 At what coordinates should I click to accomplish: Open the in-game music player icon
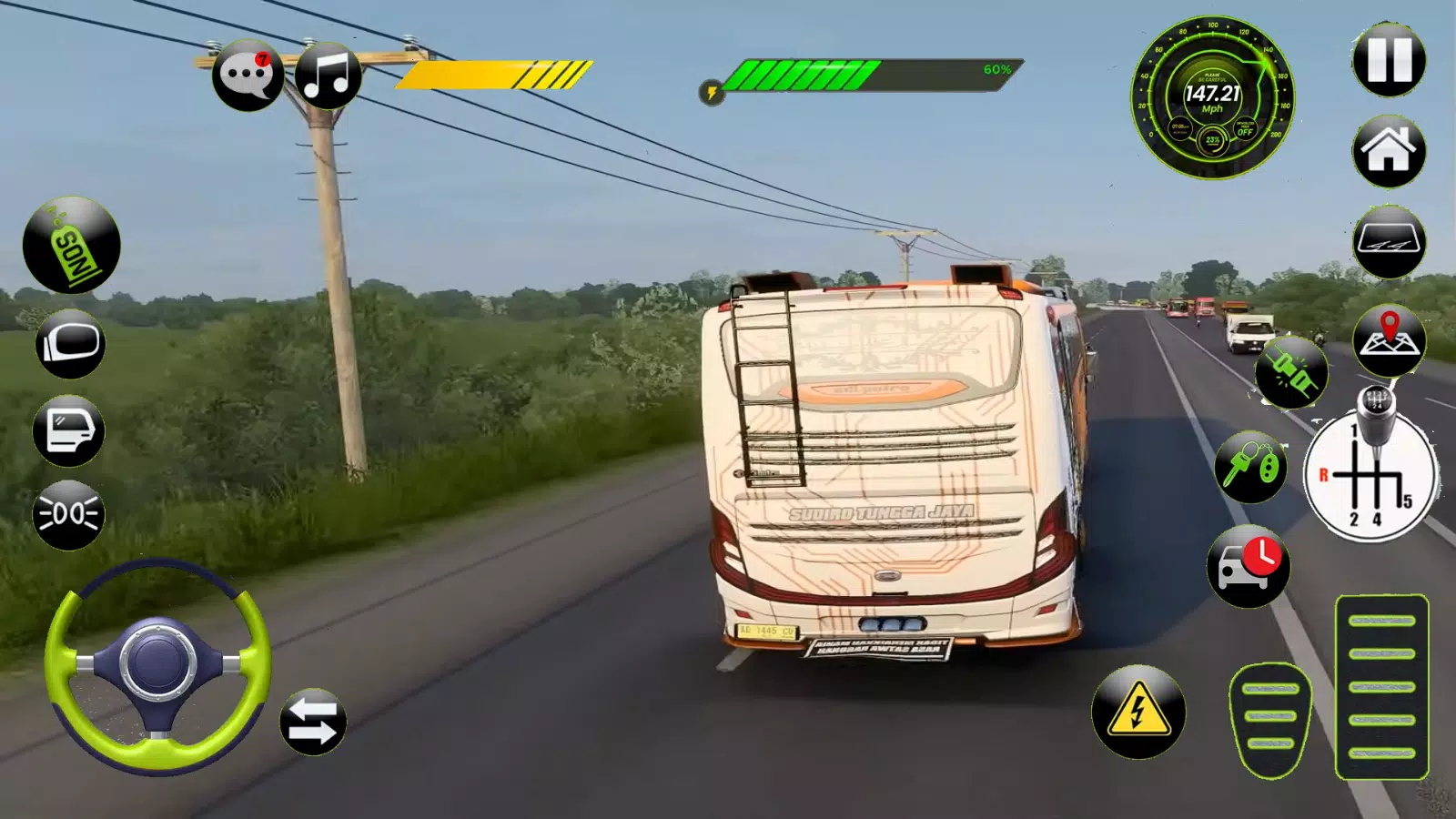click(329, 75)
